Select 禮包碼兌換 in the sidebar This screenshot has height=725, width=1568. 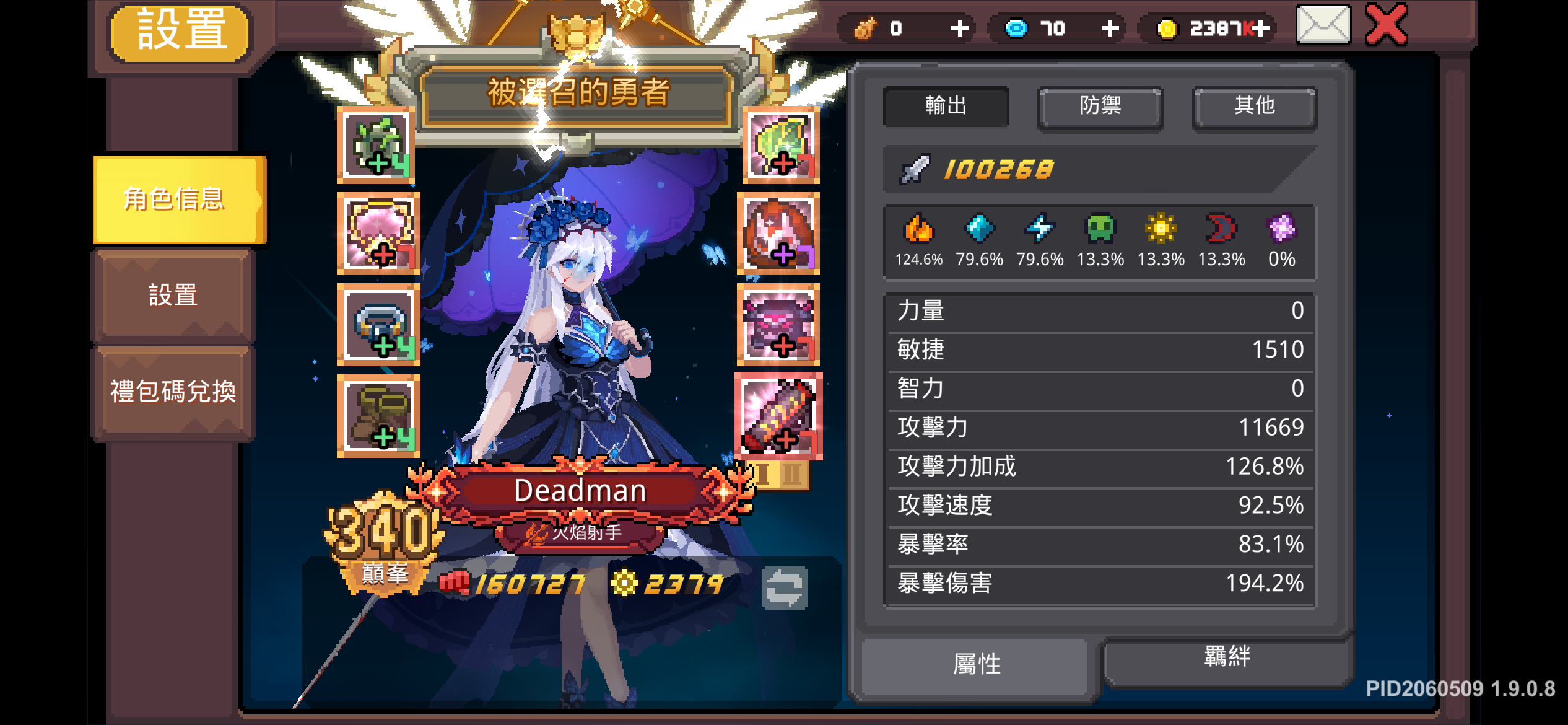click(x=173, y=390)
